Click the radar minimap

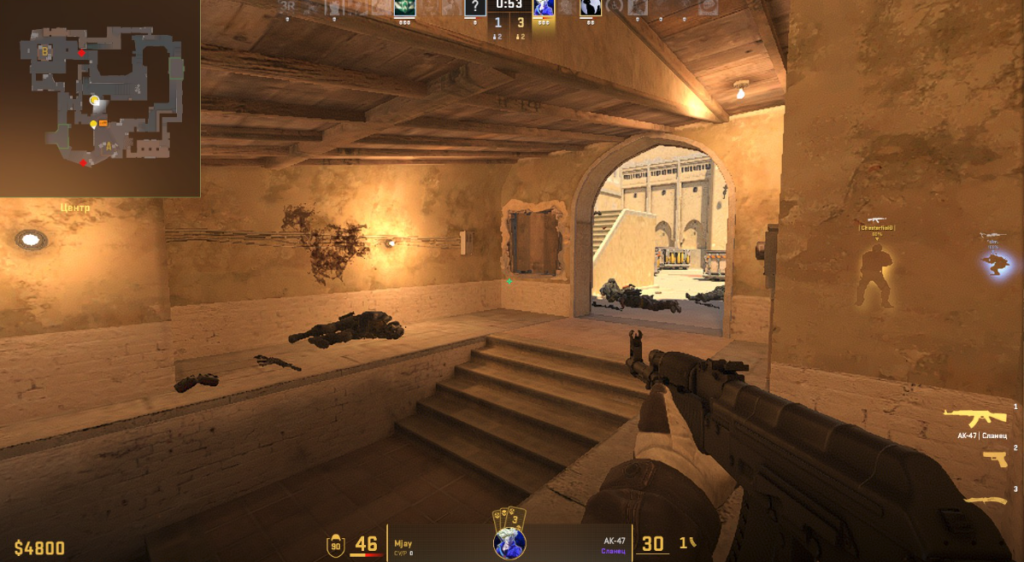pyautogui.click(x=100, y=98)
